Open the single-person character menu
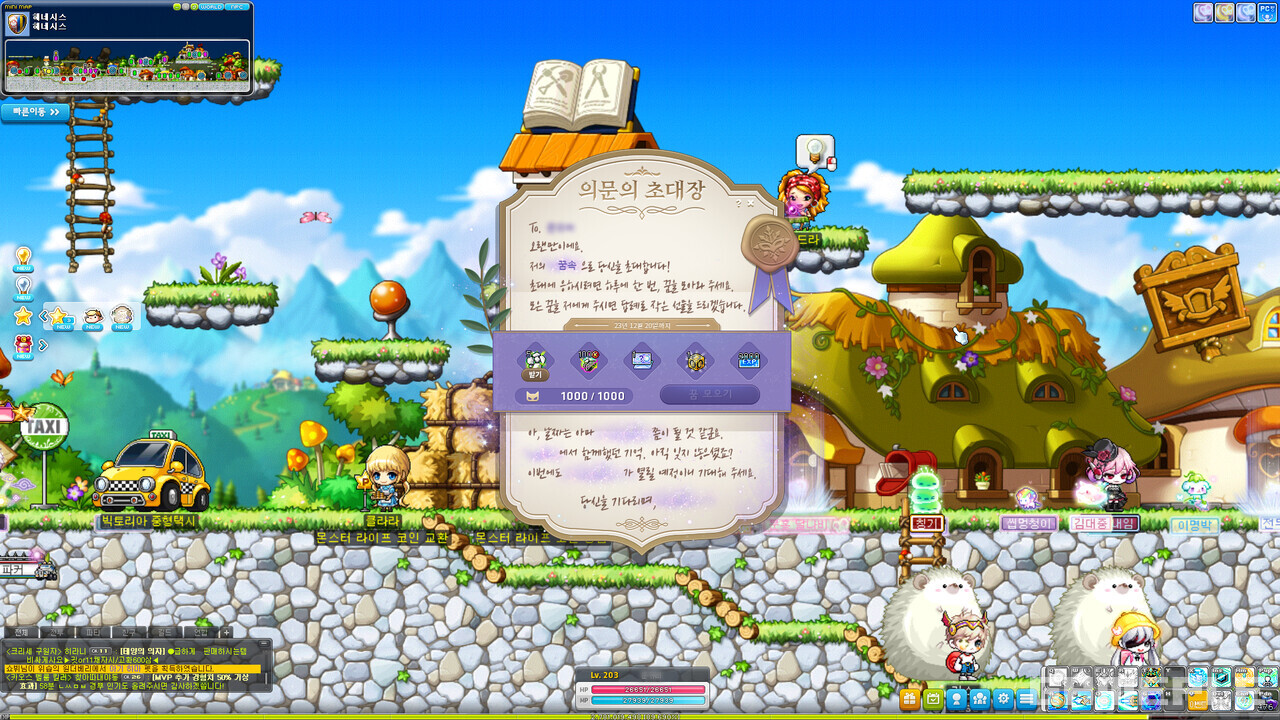The width and height of the screenshot is (1280, 720). tap(957, 699)
